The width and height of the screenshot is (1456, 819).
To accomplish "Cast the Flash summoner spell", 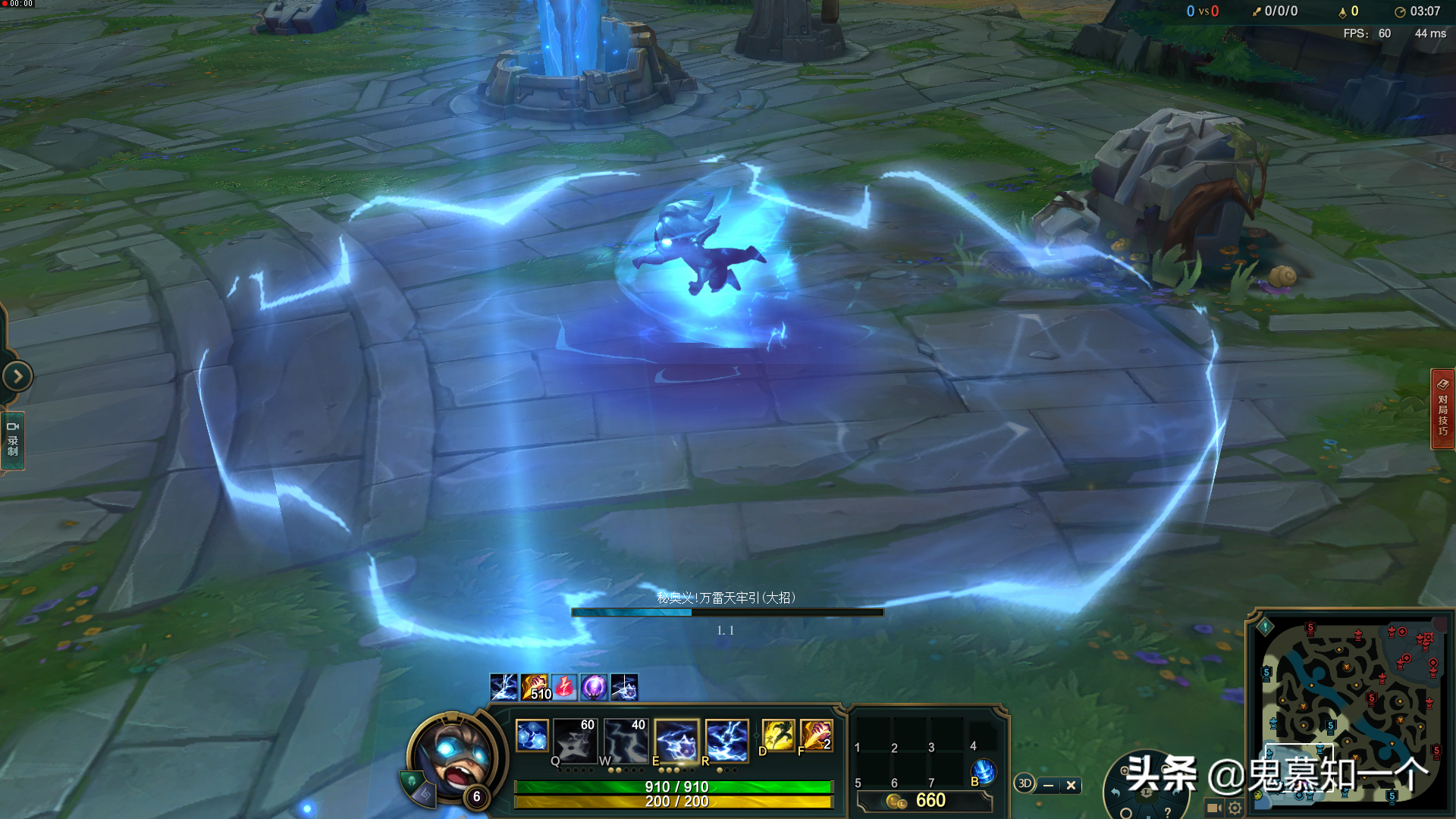I will [778, 736].
